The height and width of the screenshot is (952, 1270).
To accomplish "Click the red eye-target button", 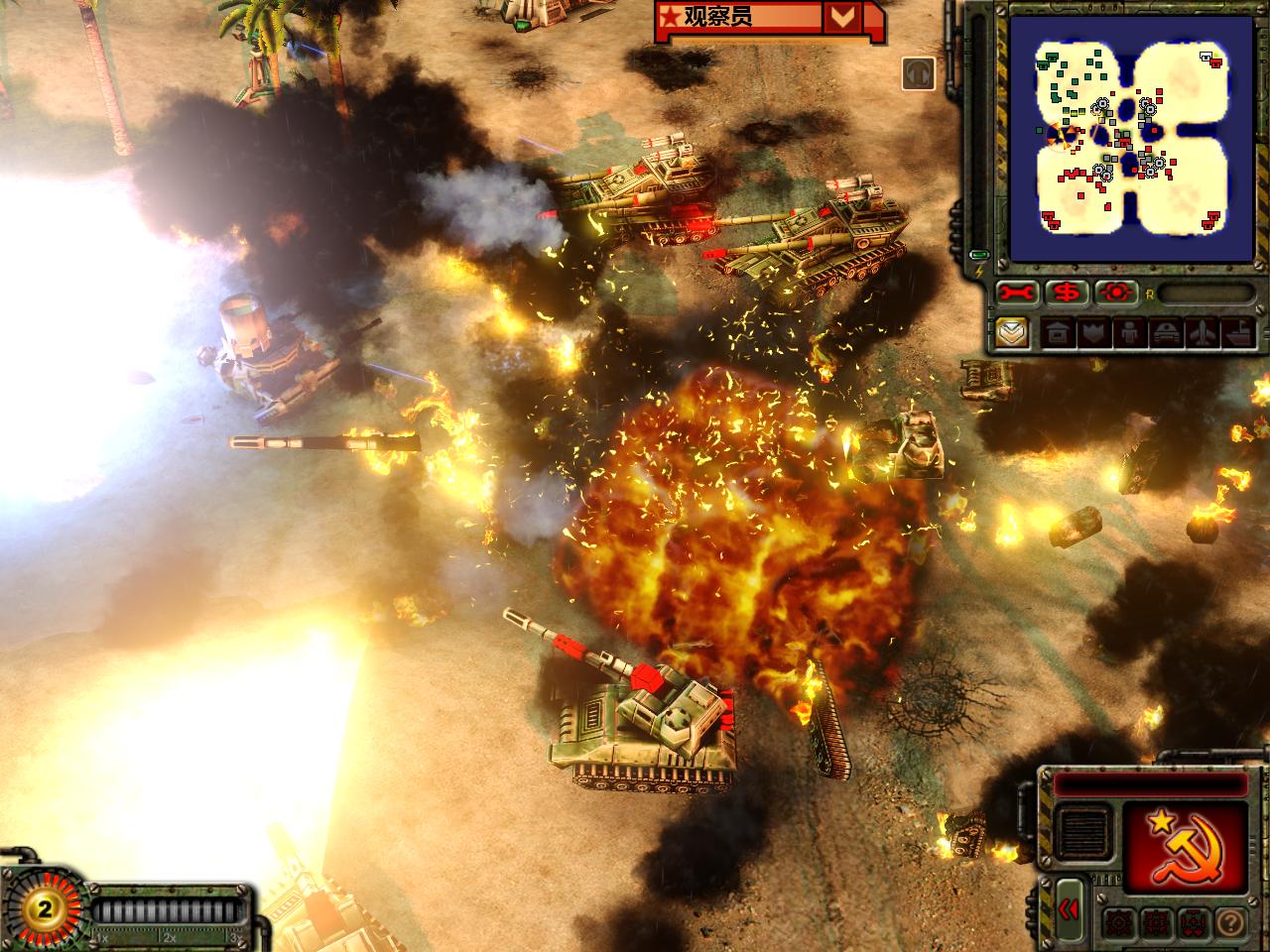I will coord(1117,293).
